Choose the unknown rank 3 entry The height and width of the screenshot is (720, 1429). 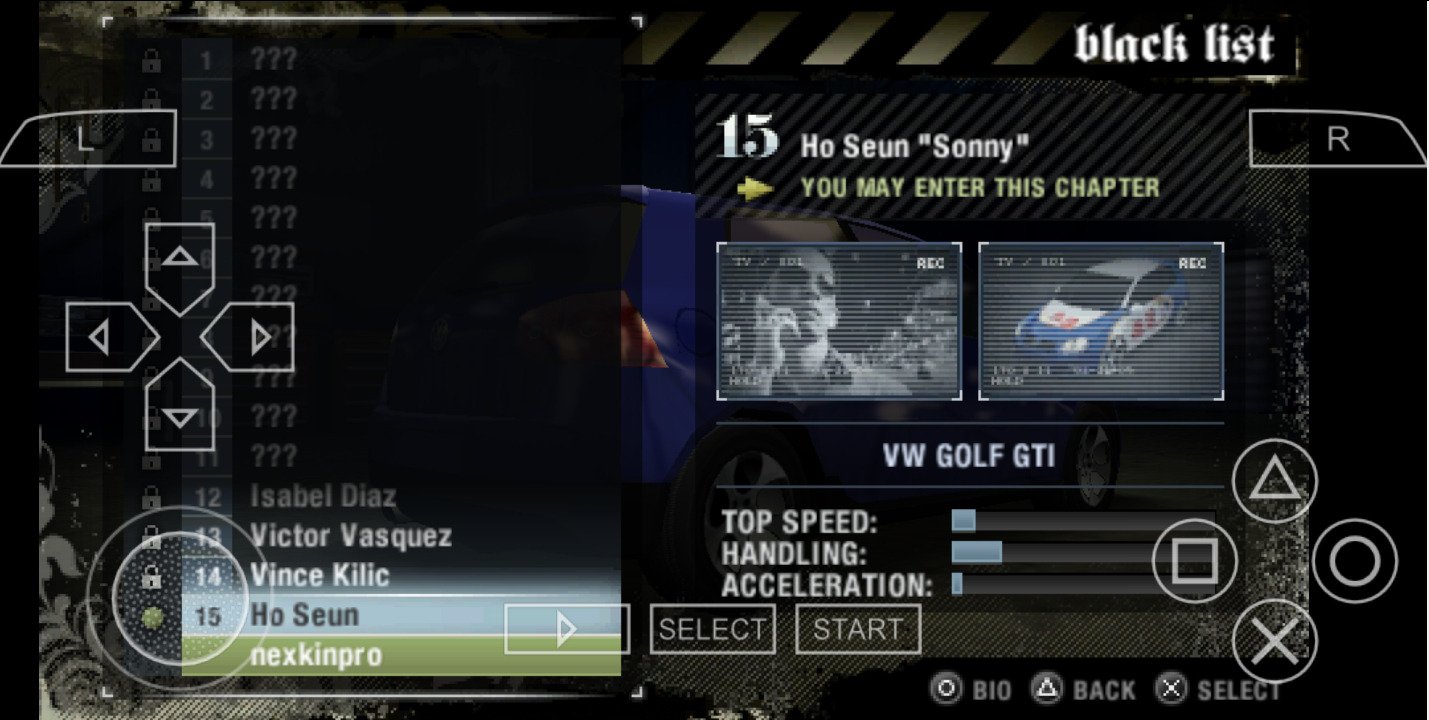[x=273, y=139]
